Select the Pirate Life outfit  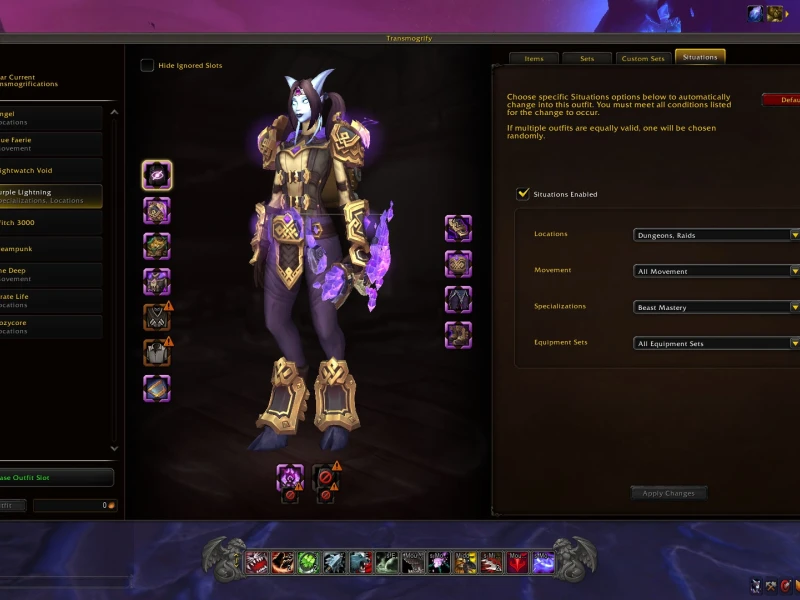[x=52, y=300]
